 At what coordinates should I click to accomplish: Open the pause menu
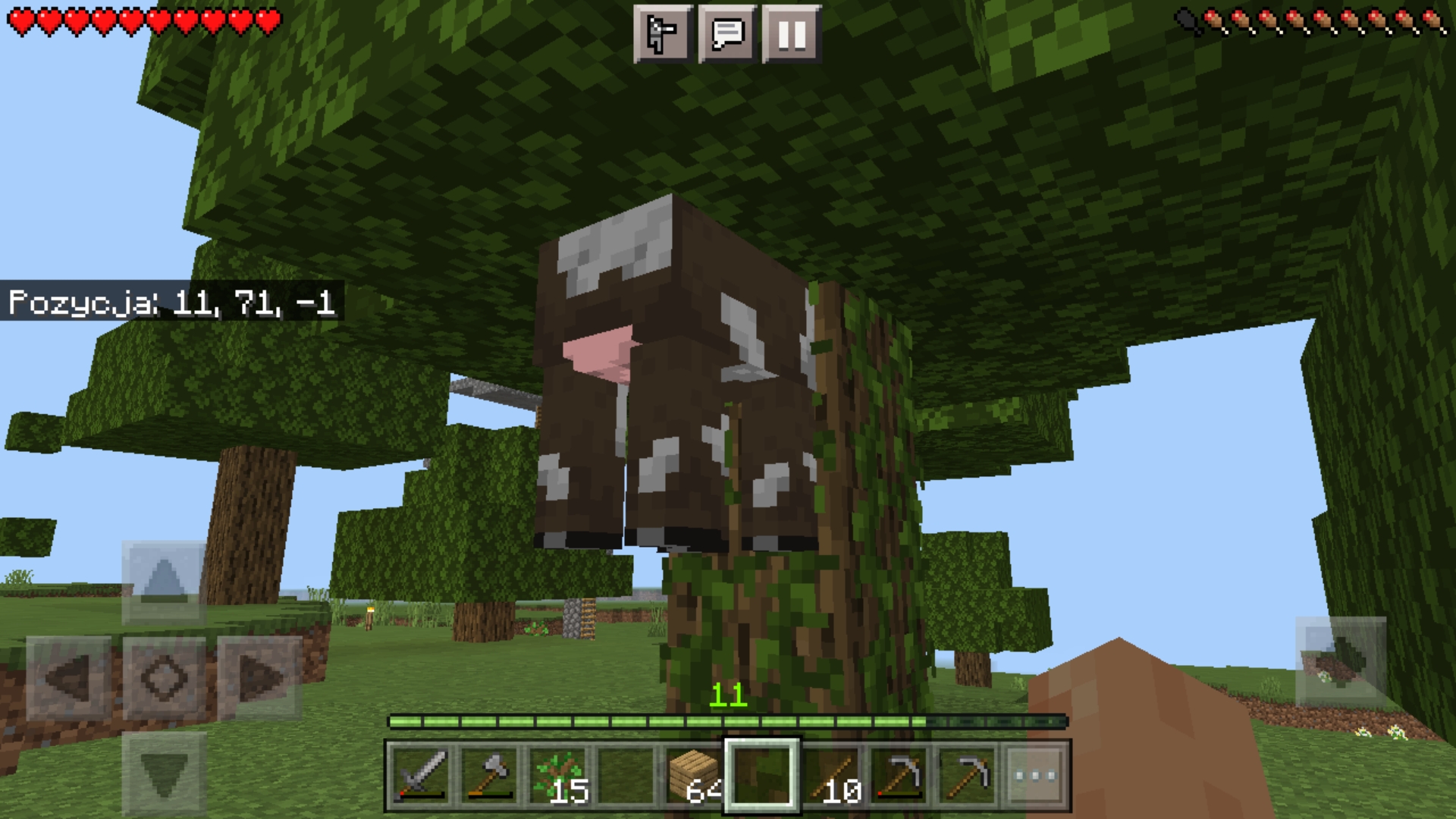pos(791,33)
